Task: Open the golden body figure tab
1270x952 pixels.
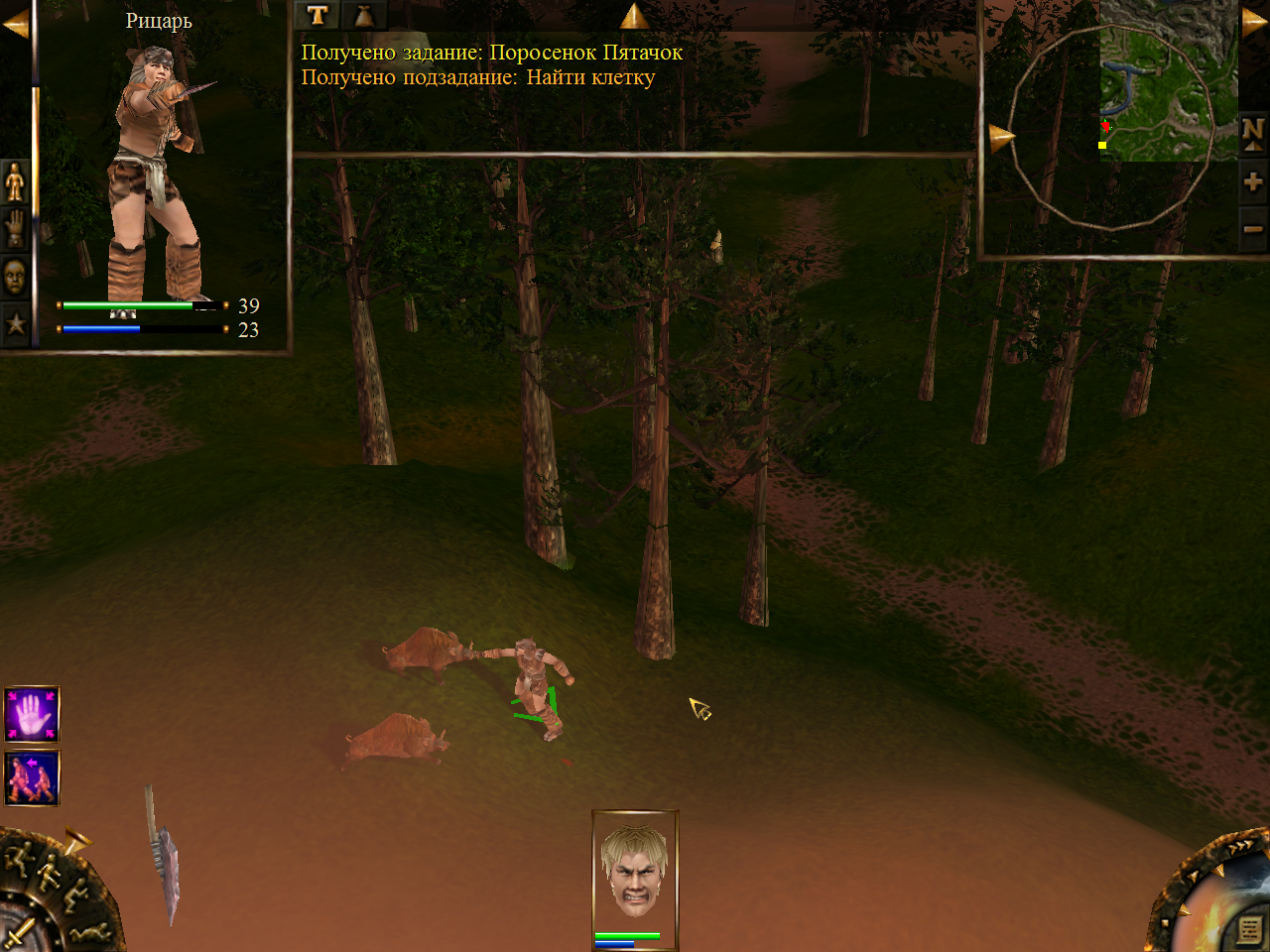Action: tap(15, 181)
